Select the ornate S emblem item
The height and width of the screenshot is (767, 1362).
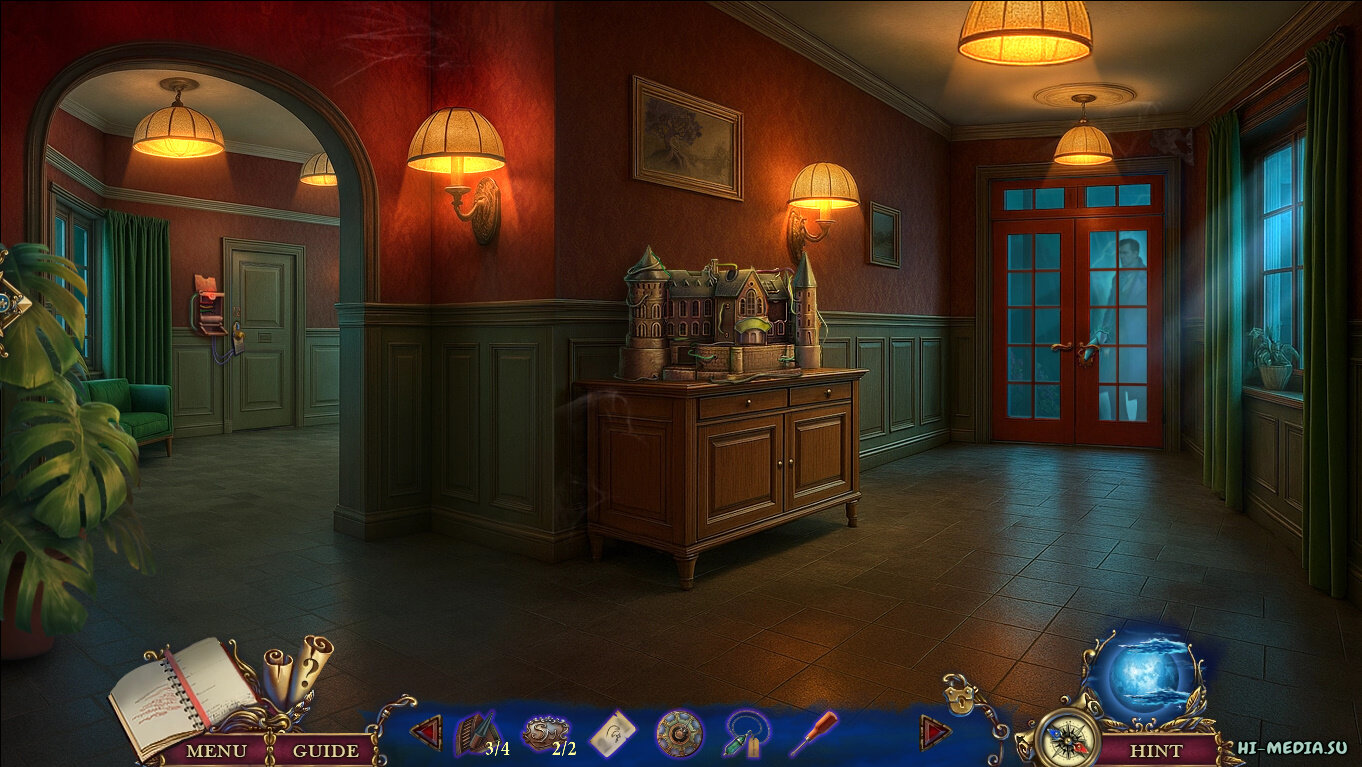(546, 734)
